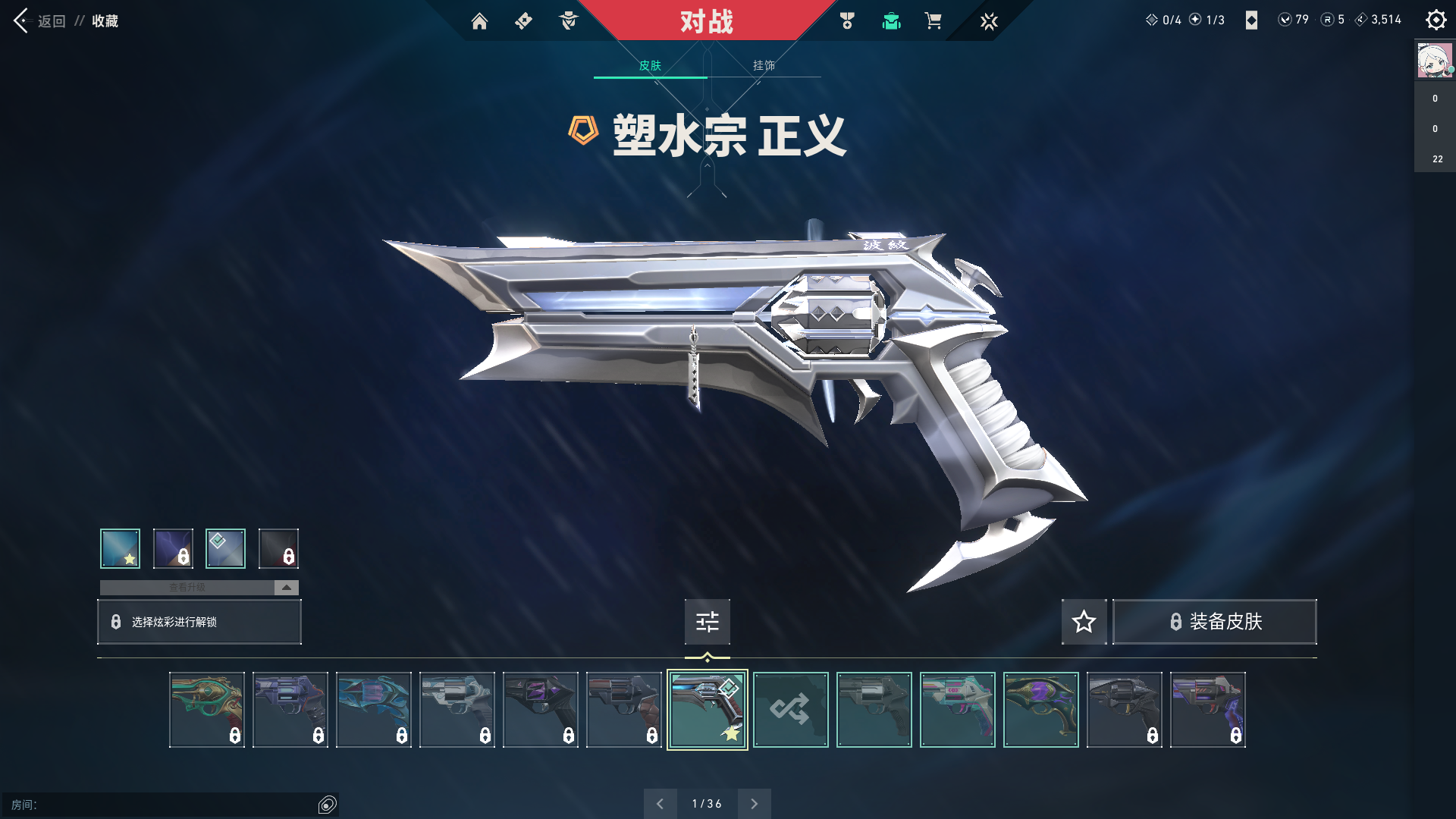Select the first golden skin thumbnail
Screen dimensions: 1456x819
207,710
